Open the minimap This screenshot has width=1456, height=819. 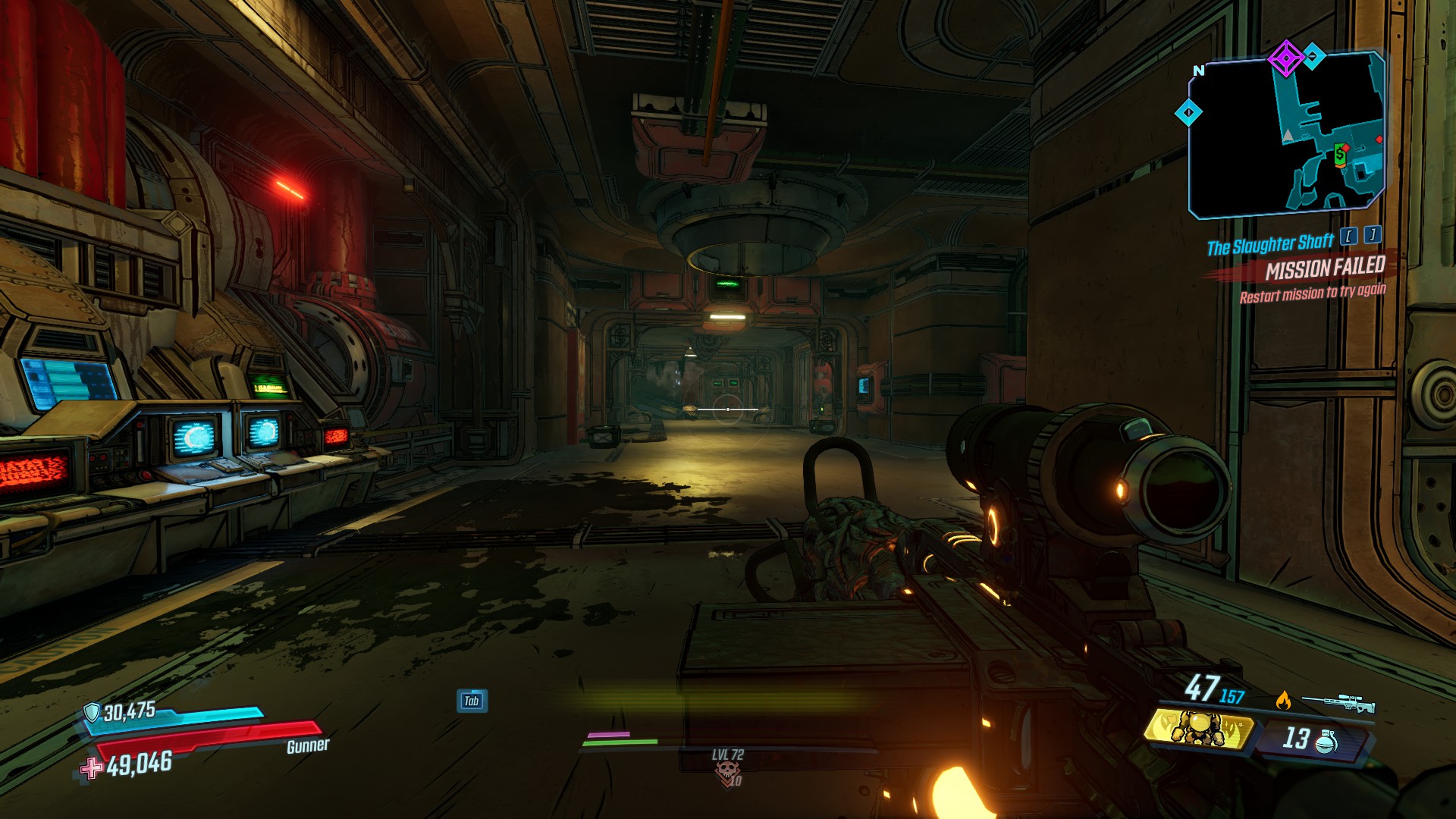pos(1287,136)
